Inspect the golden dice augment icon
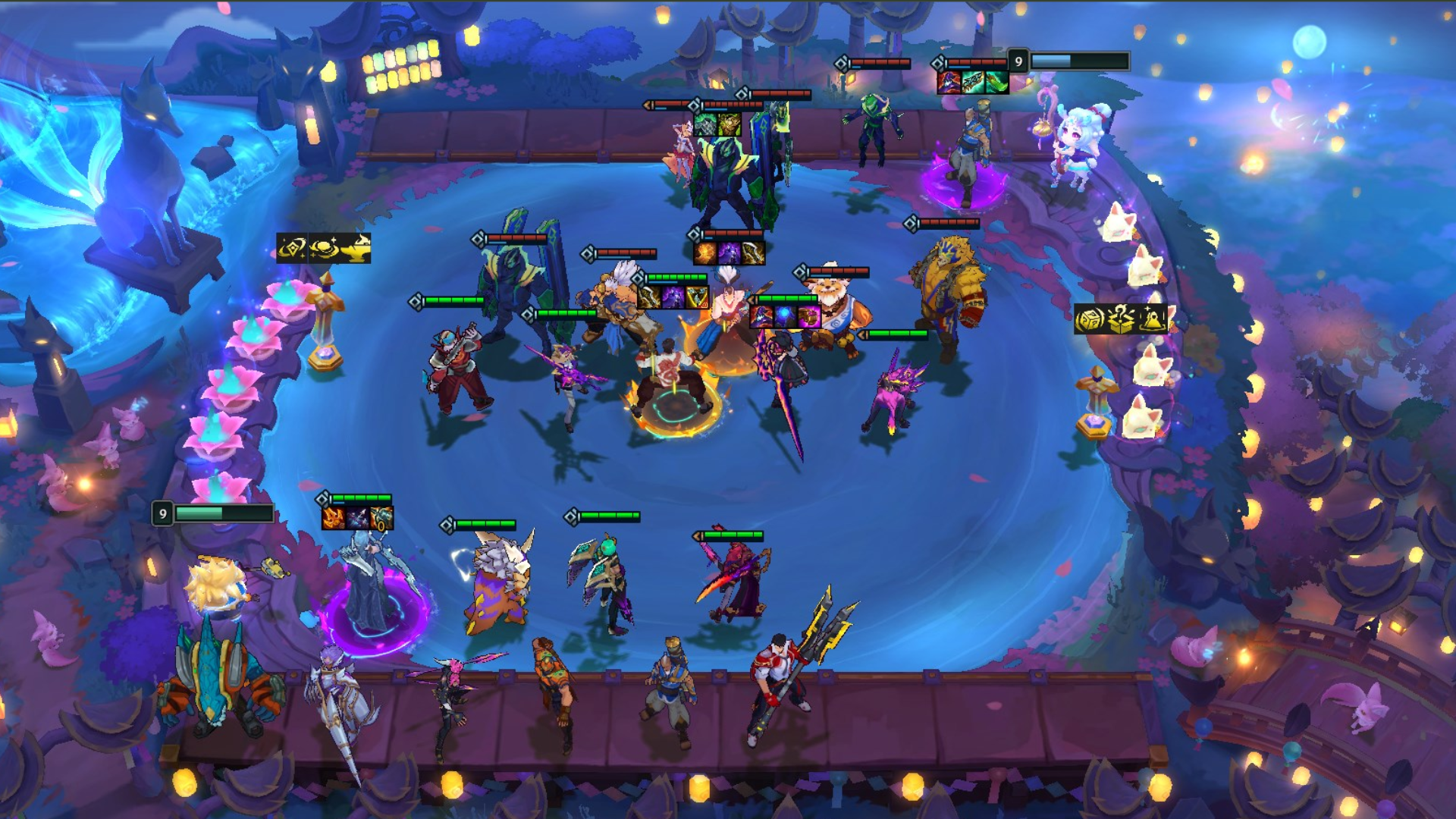Viewport: 1456px width, 819px height. coord(1089,320)
